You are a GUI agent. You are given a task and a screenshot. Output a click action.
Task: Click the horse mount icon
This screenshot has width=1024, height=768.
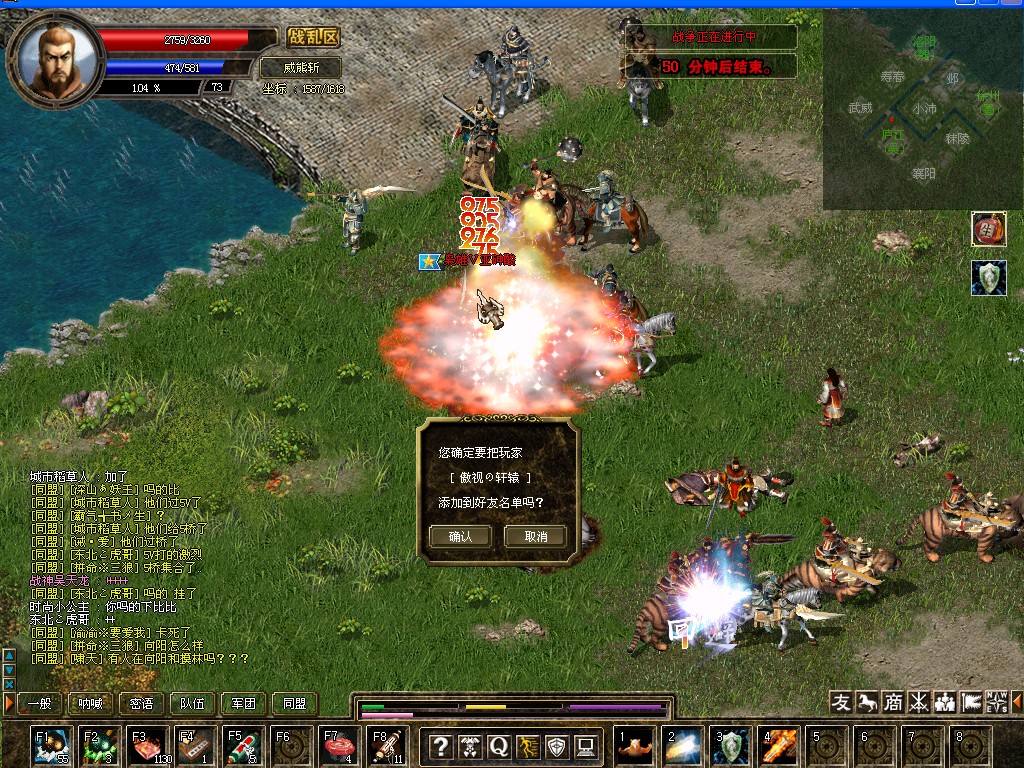[x=867, y=702]
